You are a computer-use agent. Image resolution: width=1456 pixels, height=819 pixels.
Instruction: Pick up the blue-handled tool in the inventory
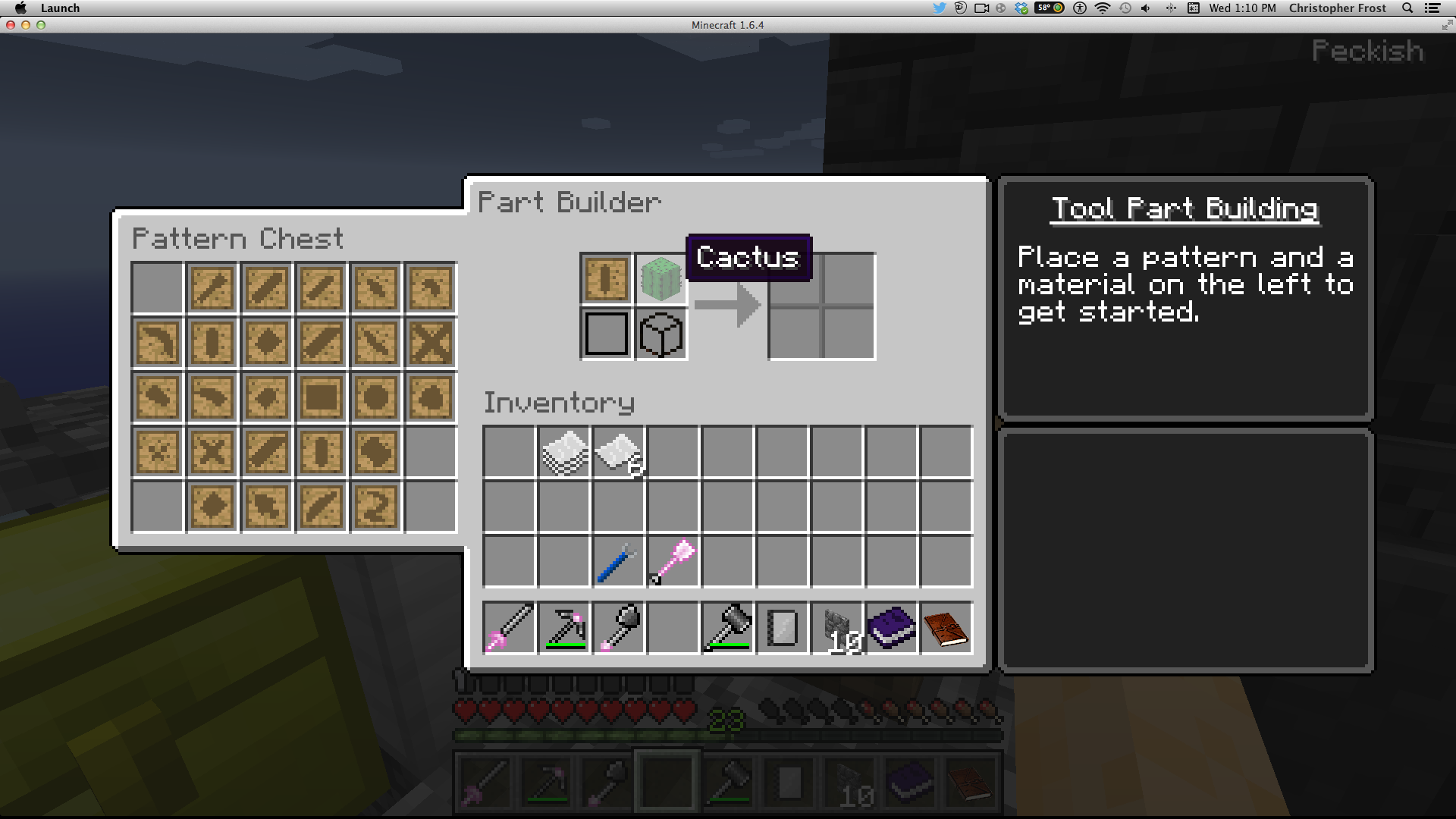pyautogui.click(x=617, y=562)
